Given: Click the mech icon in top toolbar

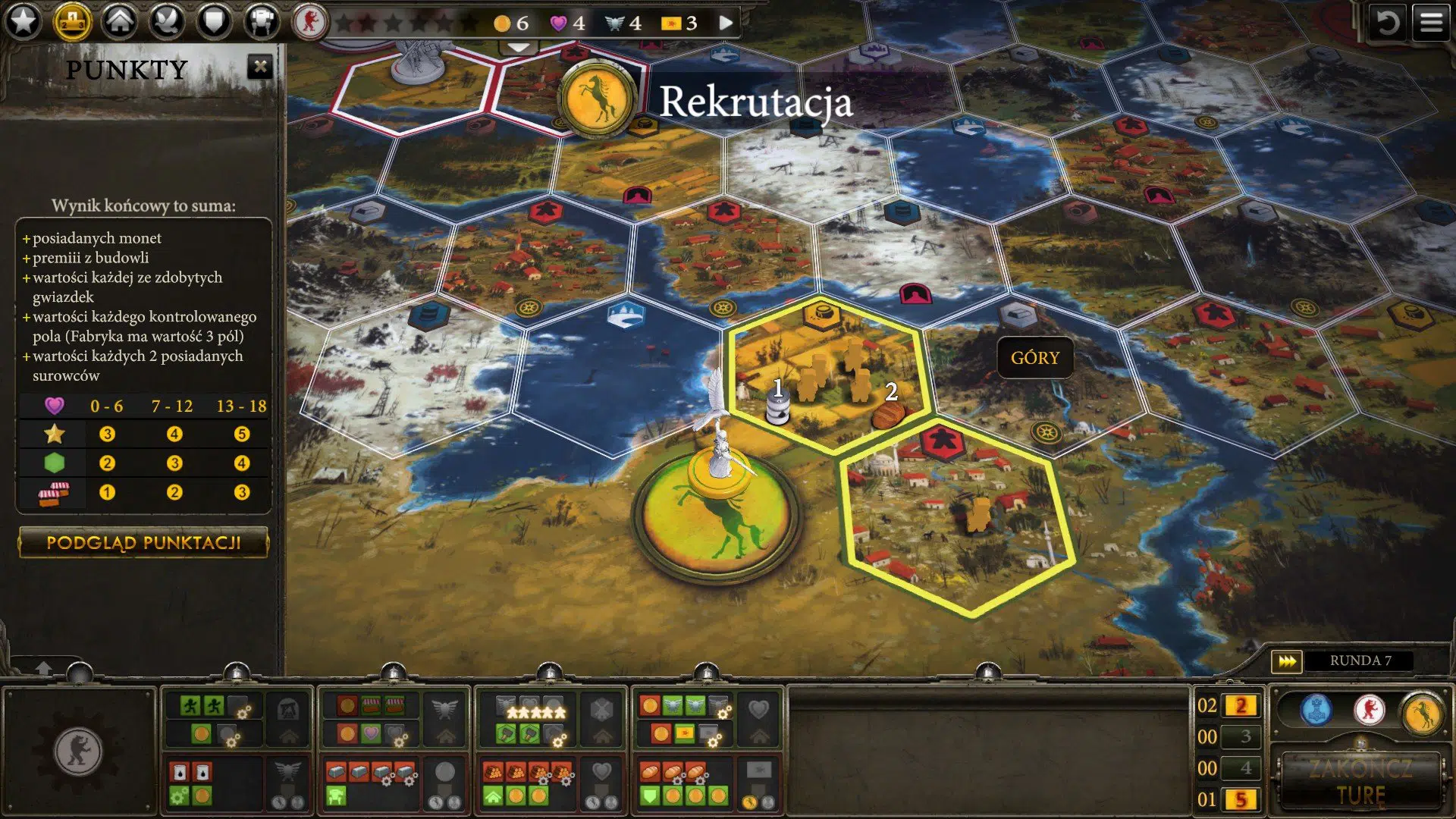Looking at the screenshot, I should pyautogui.click(x=262, y=20).
